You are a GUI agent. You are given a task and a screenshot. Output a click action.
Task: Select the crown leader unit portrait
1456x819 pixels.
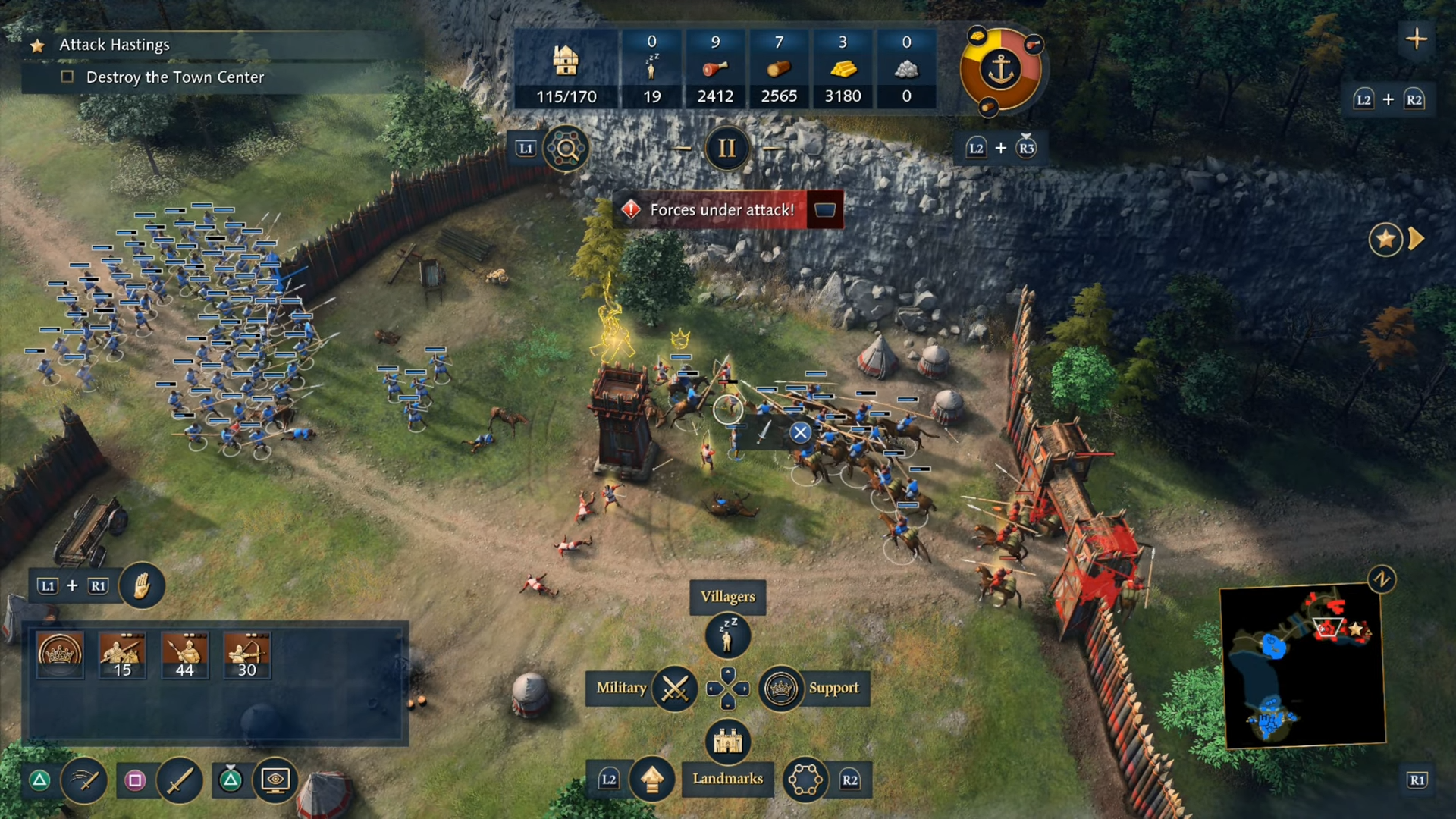(60, 655)
